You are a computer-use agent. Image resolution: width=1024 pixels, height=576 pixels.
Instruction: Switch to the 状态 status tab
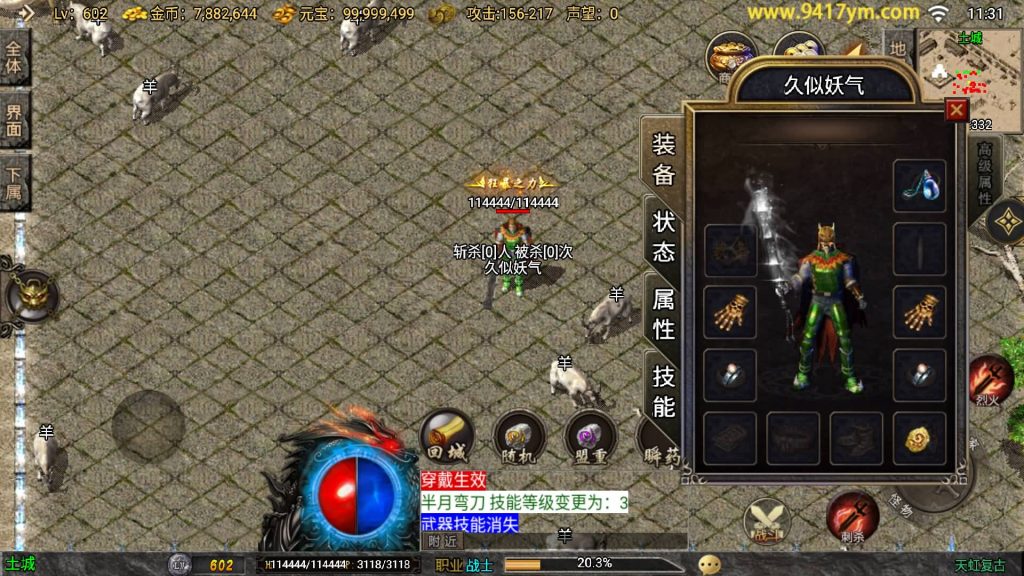[x=664, y=236]
